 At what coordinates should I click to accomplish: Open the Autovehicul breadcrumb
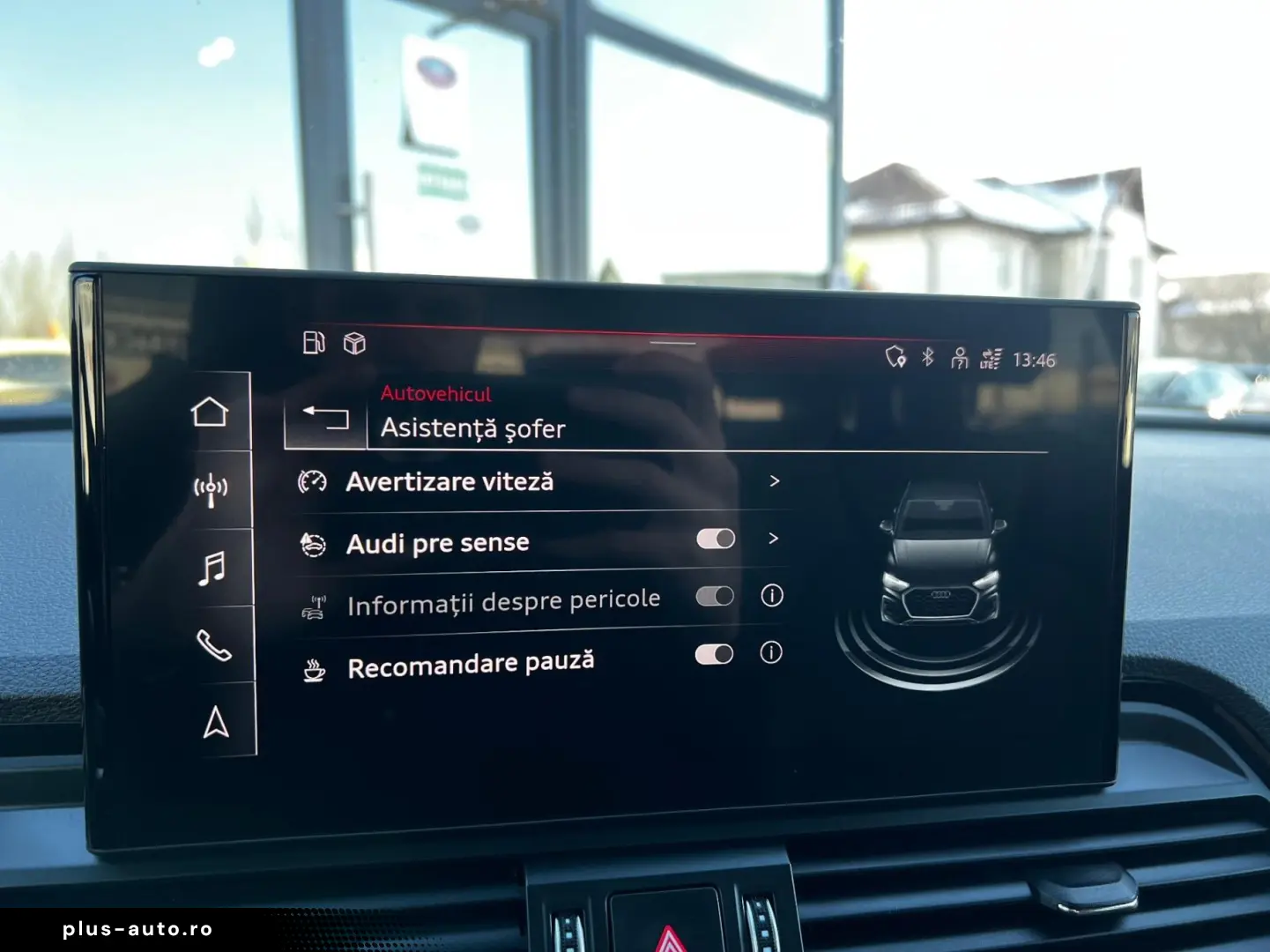pos(435,394)
